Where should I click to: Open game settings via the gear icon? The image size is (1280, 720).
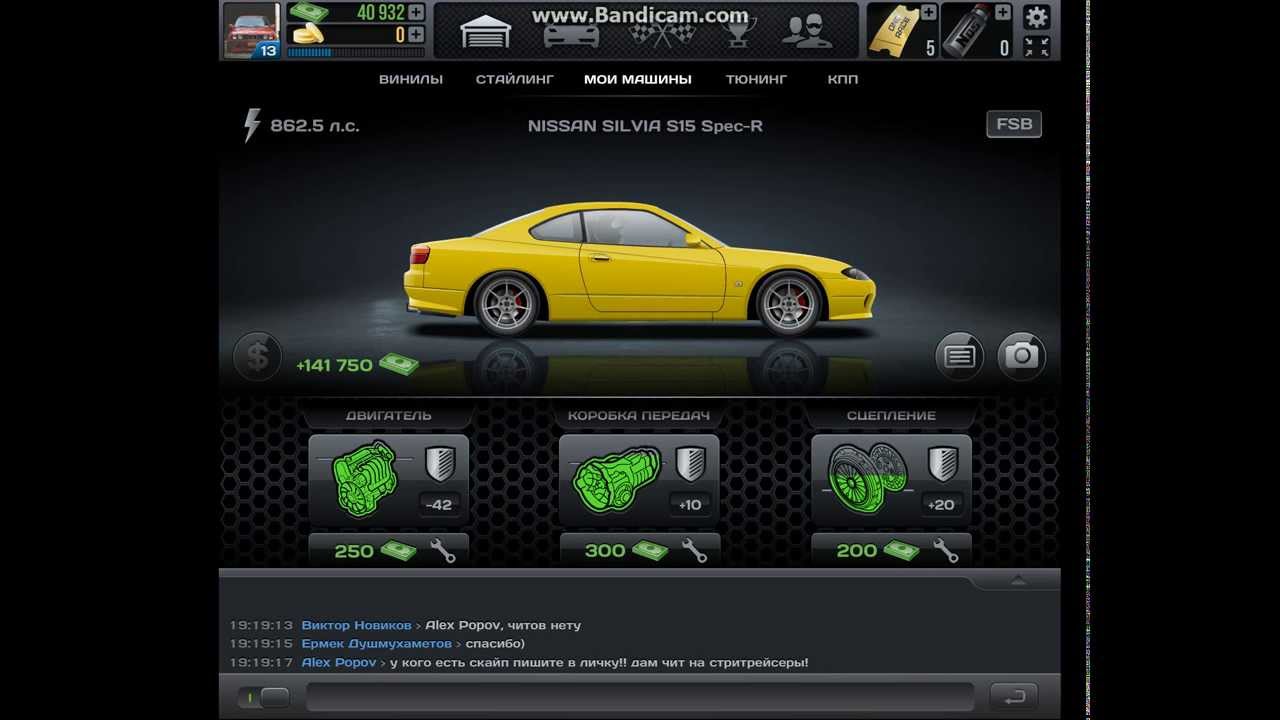[x=1037, y=16]
